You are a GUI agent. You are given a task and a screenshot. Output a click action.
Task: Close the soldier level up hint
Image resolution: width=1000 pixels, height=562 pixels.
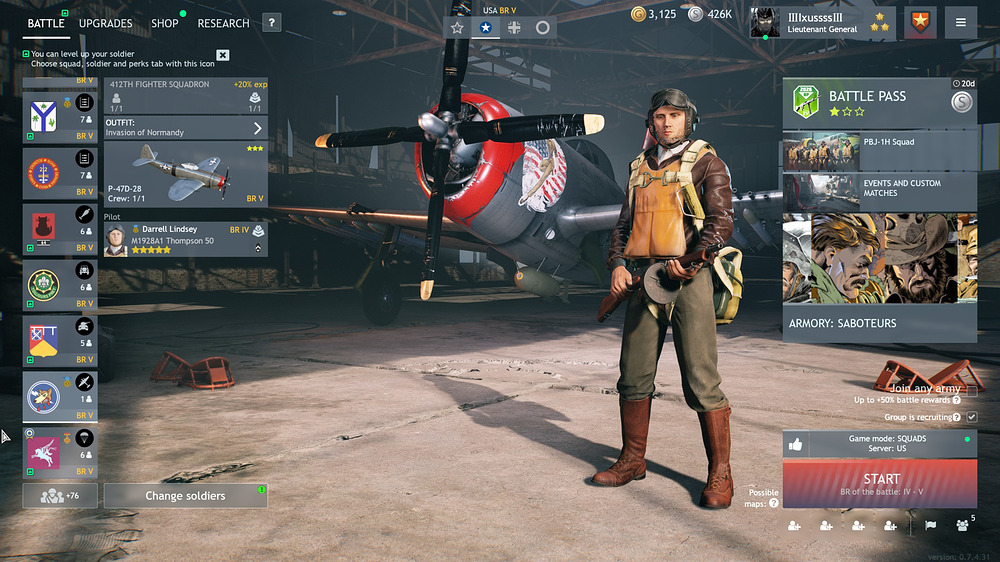point(223,55)
